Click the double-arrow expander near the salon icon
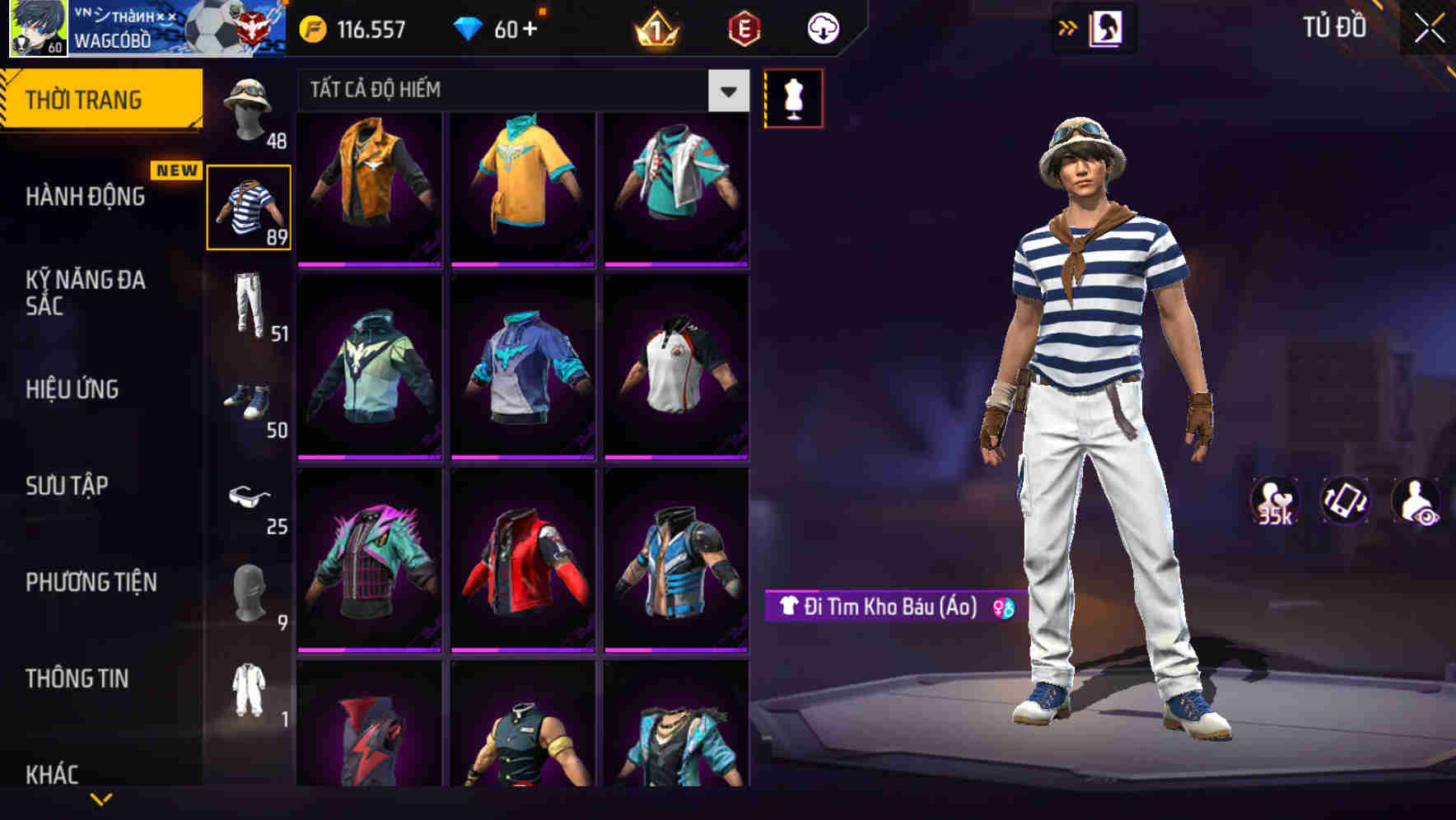The image size is (1456, 820). 1068,27
